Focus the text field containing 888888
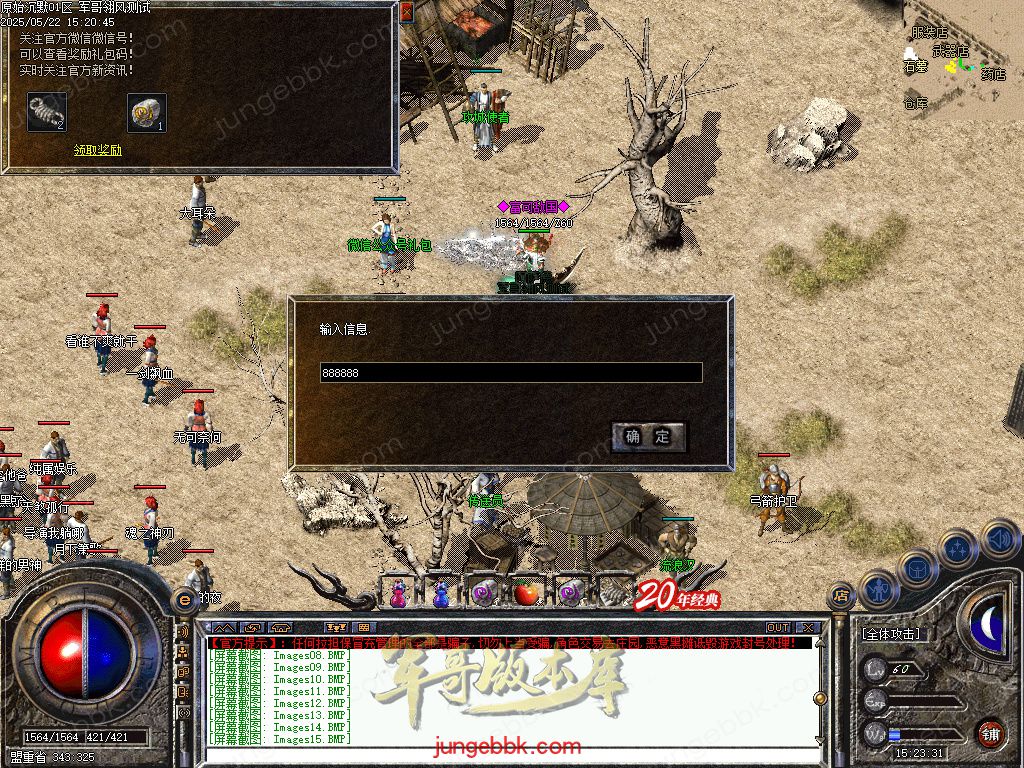Viewport: 1024px width, 768px height. (x=510, y=373)
